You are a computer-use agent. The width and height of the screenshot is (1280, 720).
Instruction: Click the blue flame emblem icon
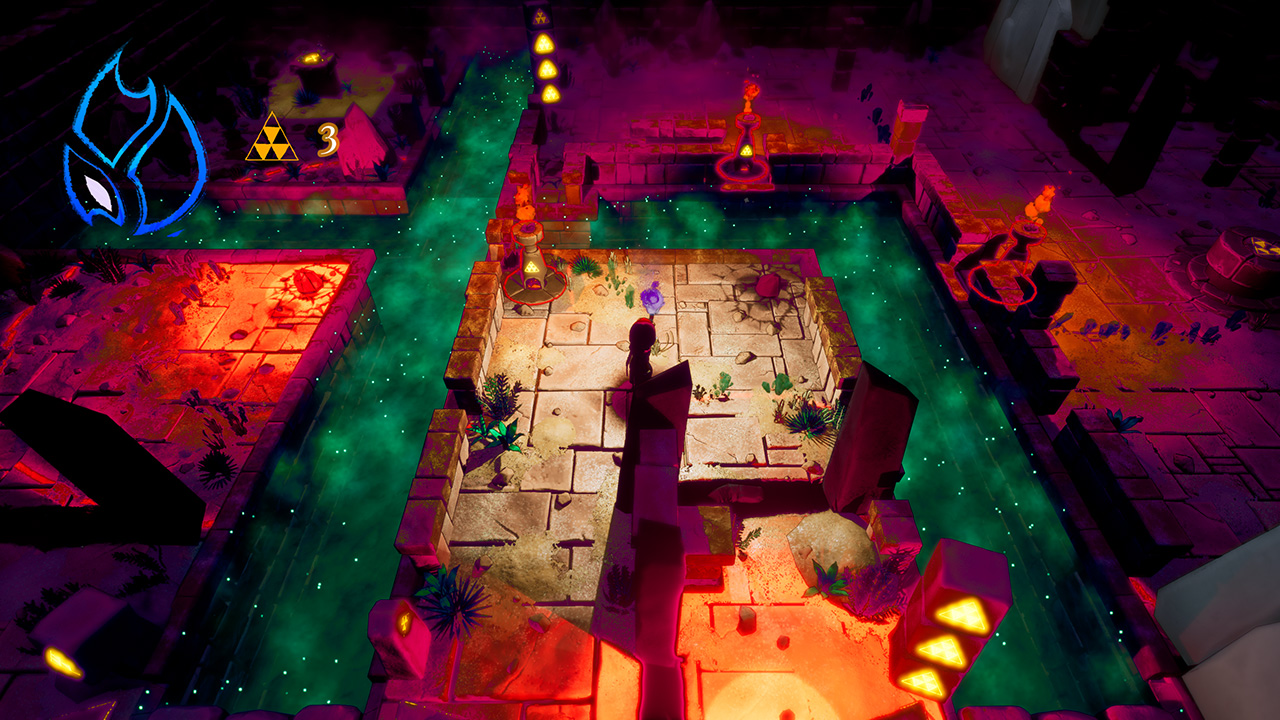tap(132, 145)
